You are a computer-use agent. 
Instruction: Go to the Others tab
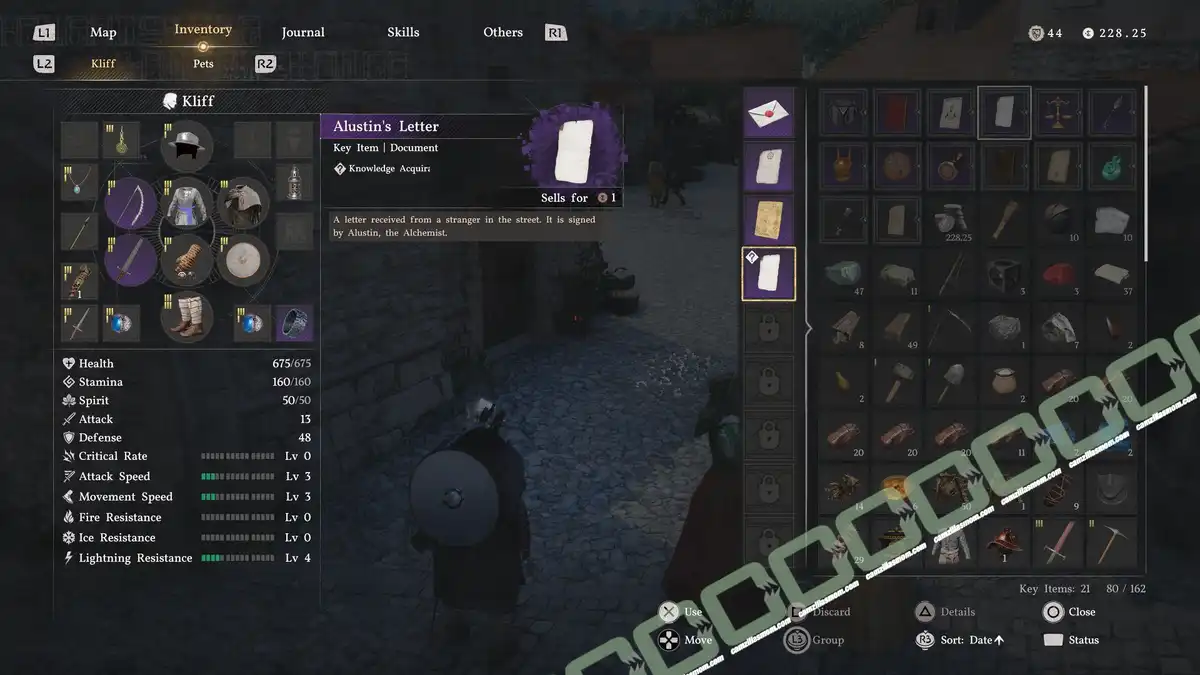(x=503, y=33)
